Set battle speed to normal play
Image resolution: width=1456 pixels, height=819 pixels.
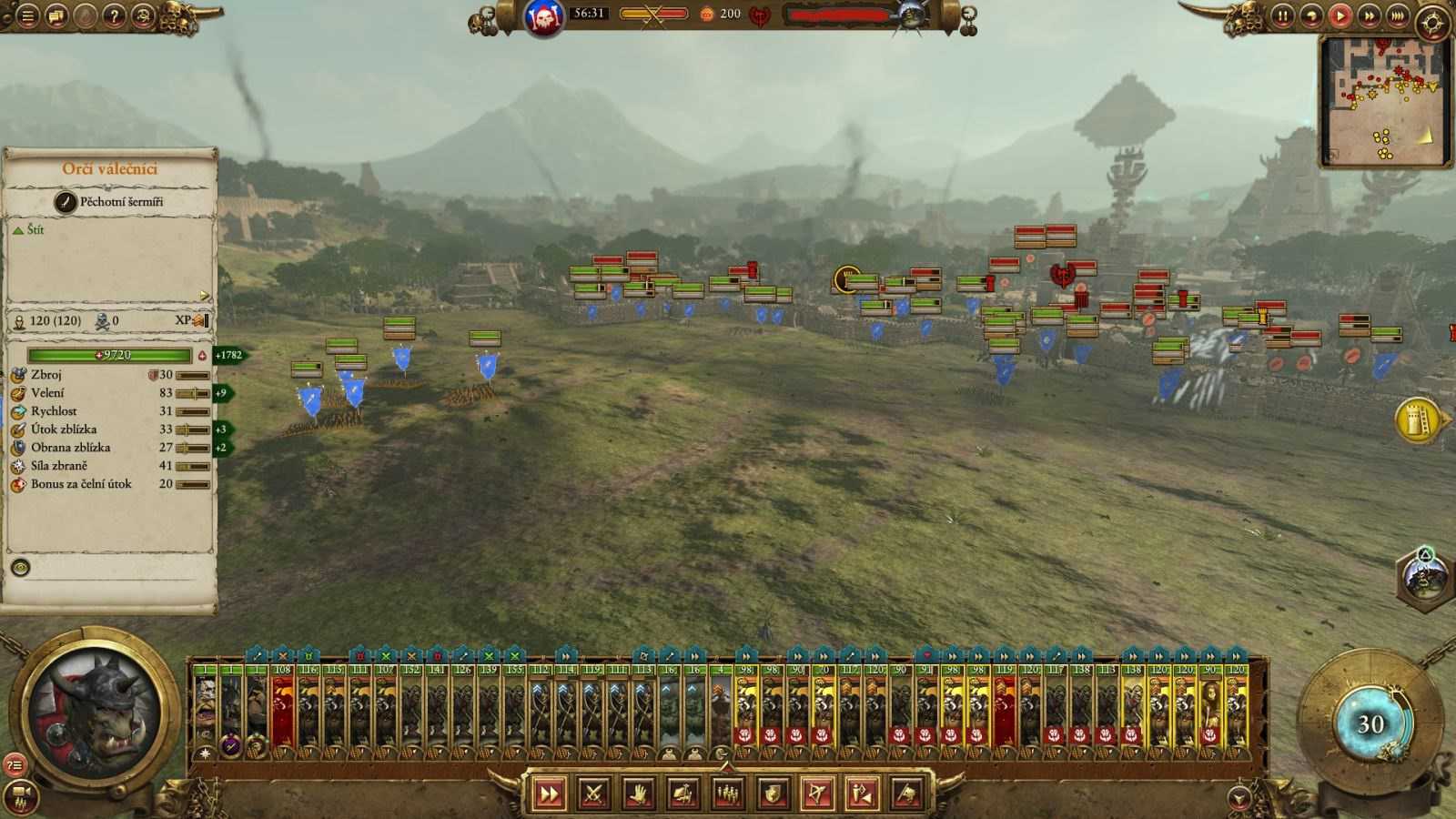click(x=1340, y=15)
